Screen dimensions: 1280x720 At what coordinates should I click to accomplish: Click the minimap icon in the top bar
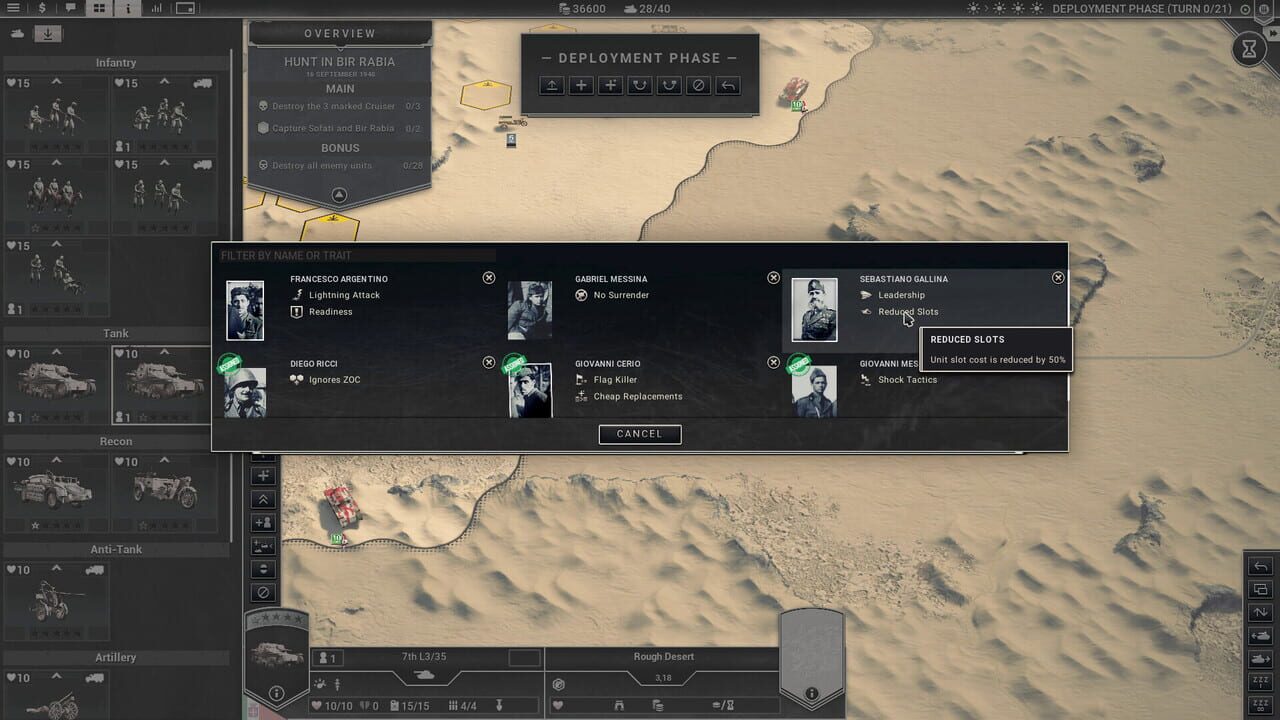click(x=183, y=9)
